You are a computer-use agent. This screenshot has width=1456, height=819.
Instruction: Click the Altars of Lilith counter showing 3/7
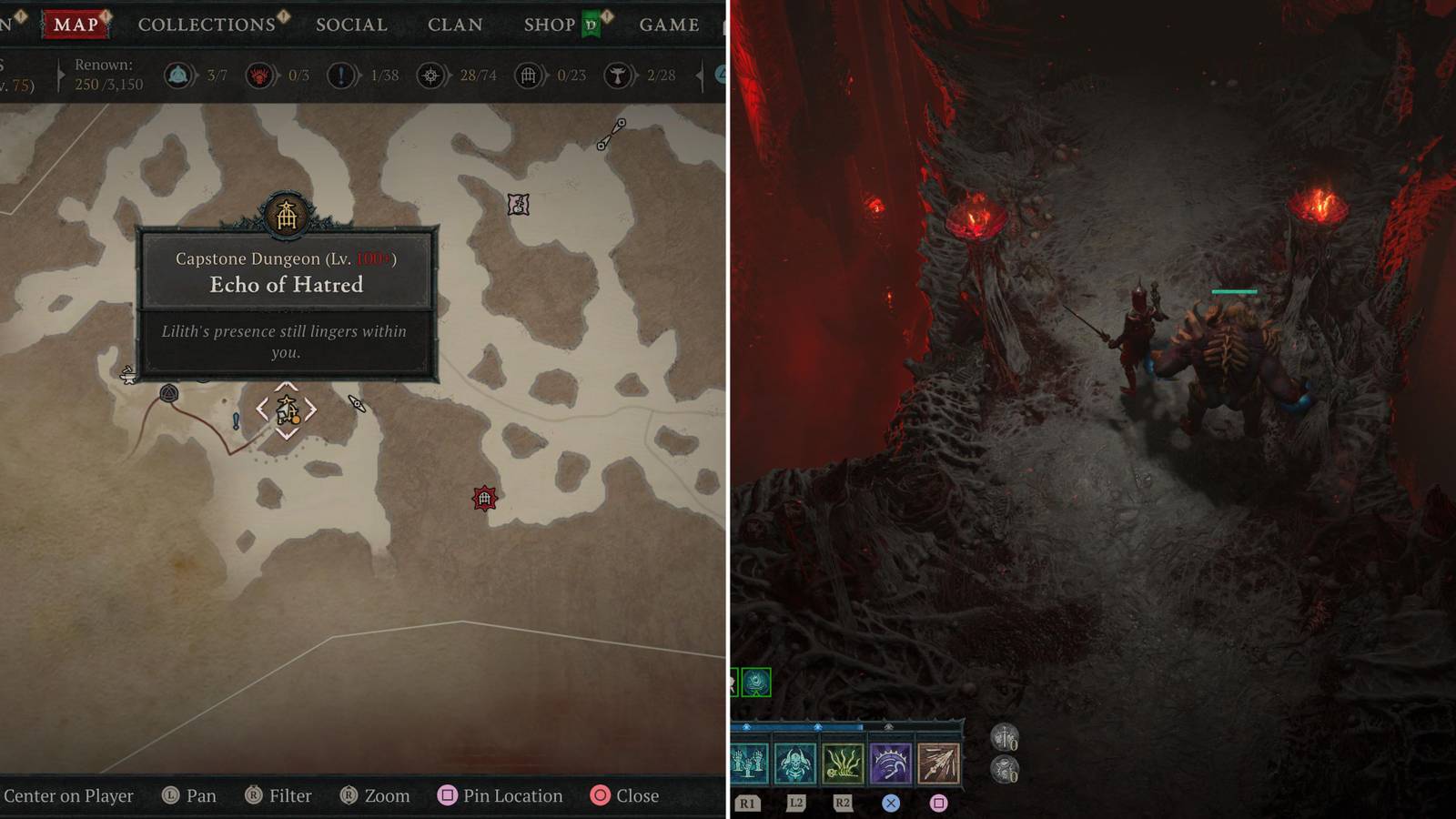pos(180,76)
